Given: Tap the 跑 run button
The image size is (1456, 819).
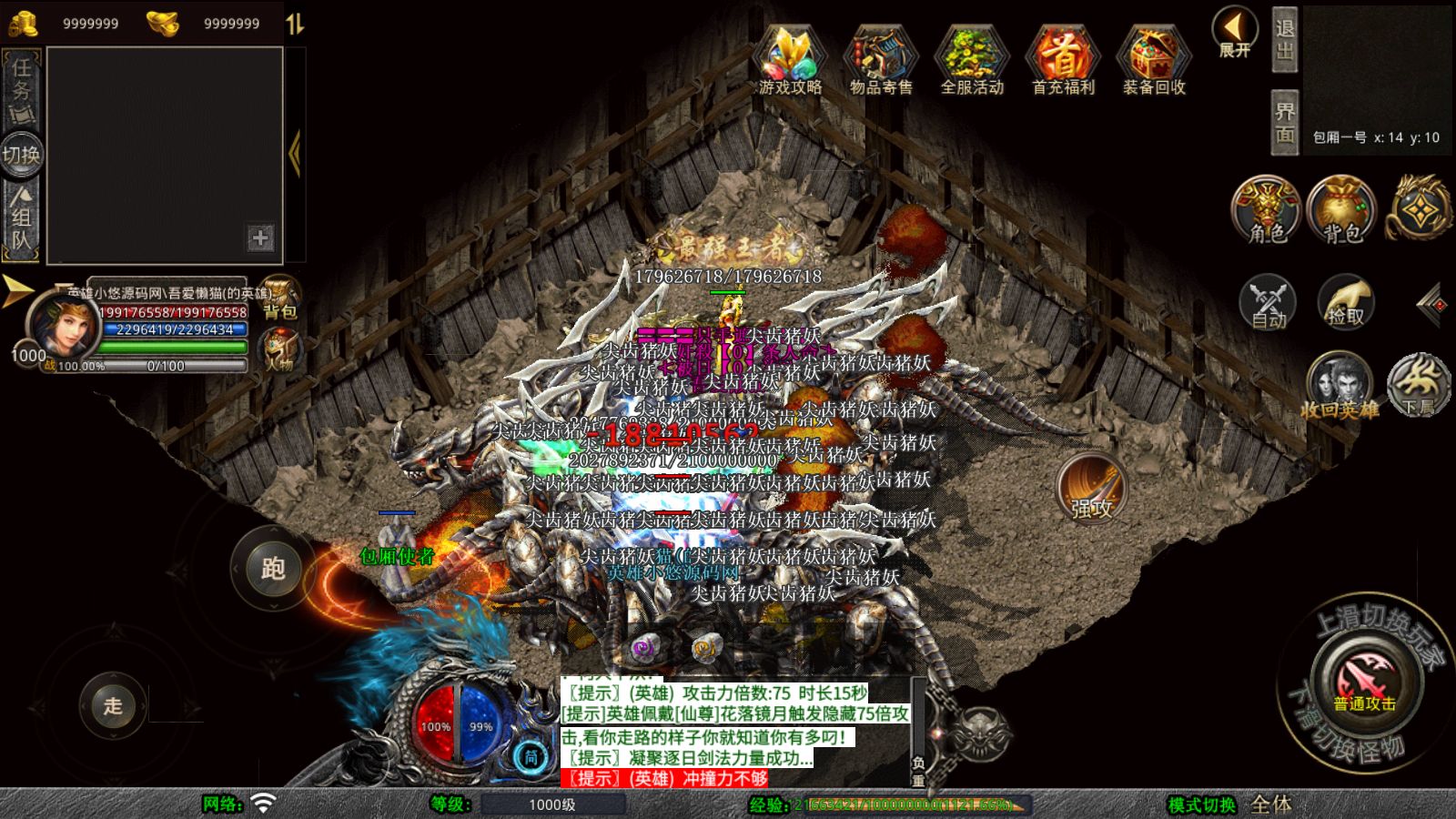Looking at the screenshot, I should pyautogui.click(x=273, y=568).
